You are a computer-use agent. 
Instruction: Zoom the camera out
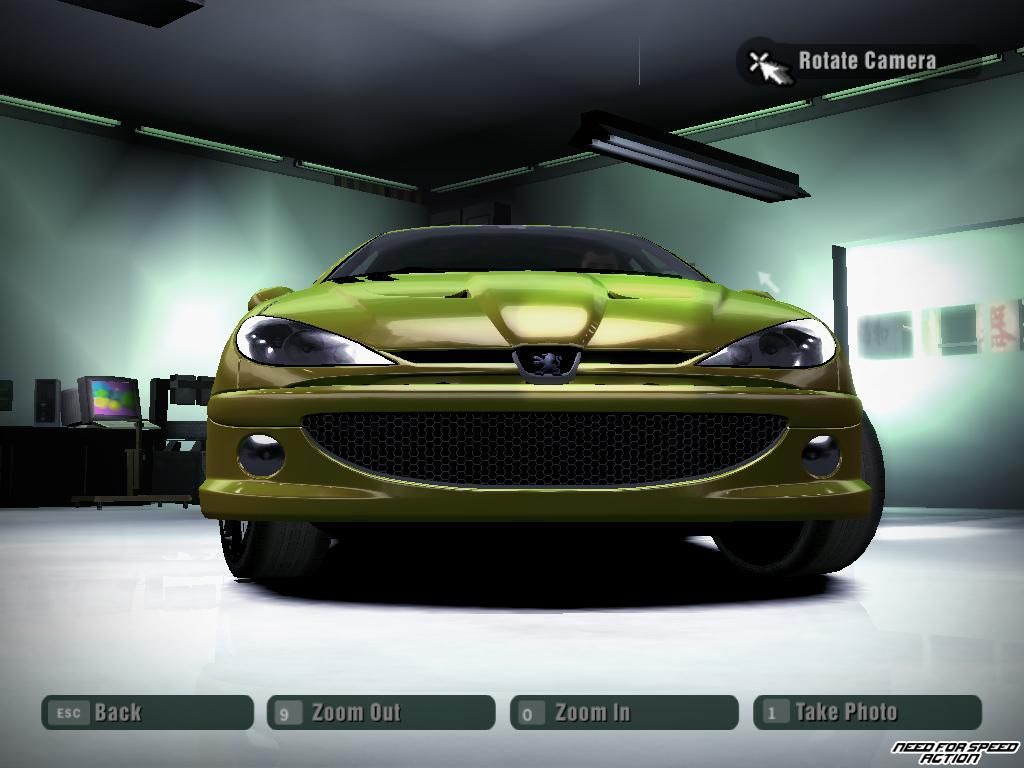(381, 712)
